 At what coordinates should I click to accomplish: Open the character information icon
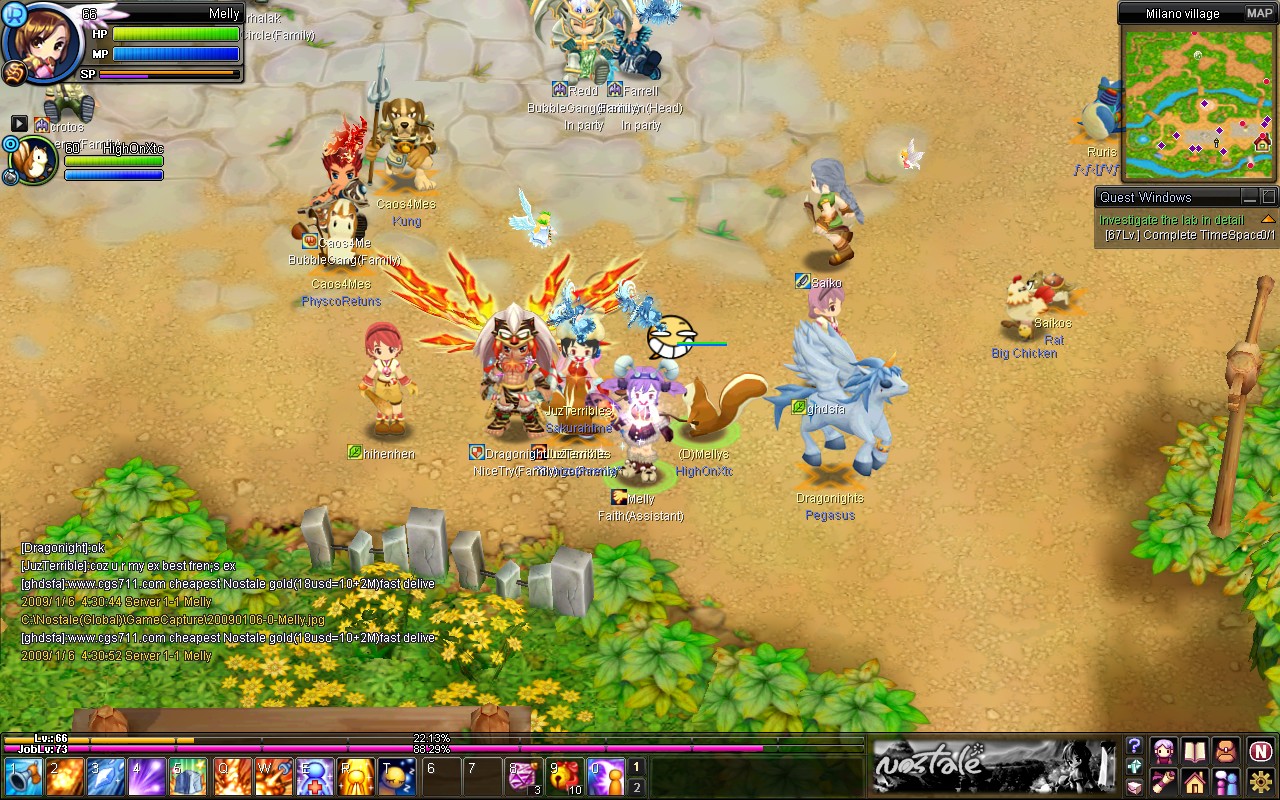[x=1164, y=753]
